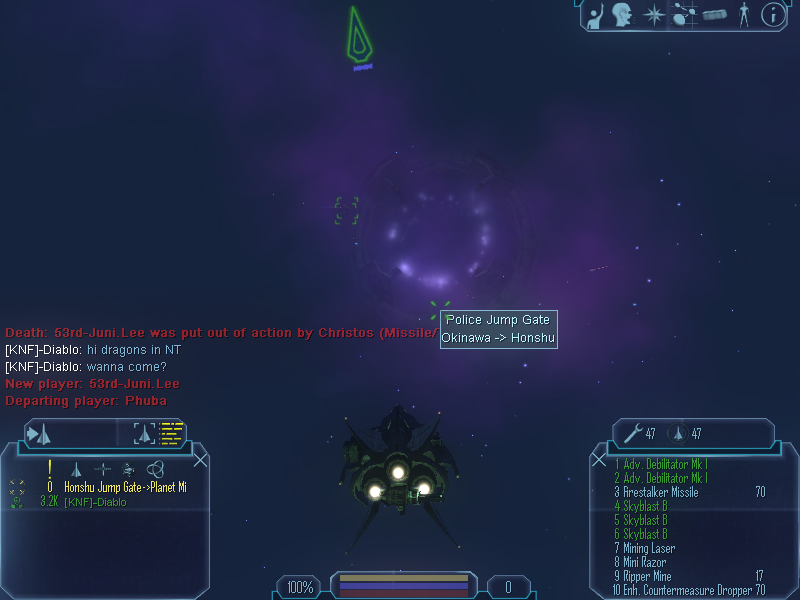
Task: Click the raised-hand person icon
Action: 596,14
